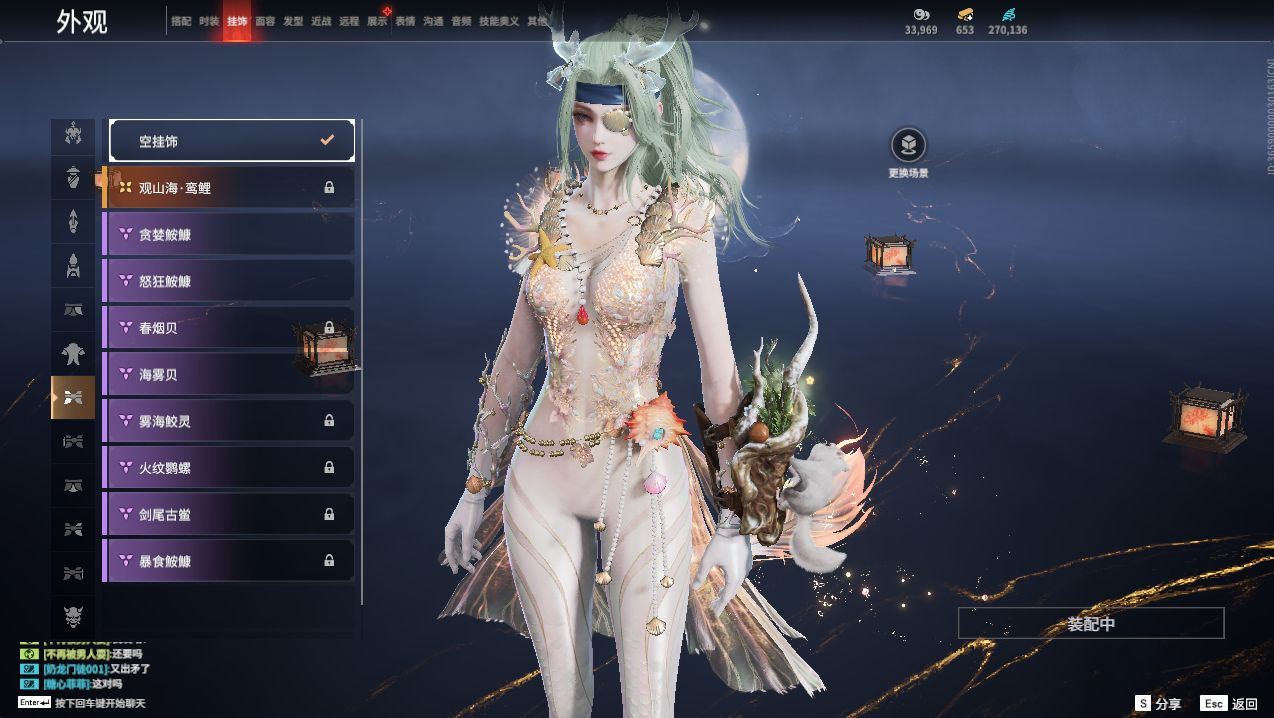Choose the 观山海·鸢鲤 accessory

(x=229, y=188)
